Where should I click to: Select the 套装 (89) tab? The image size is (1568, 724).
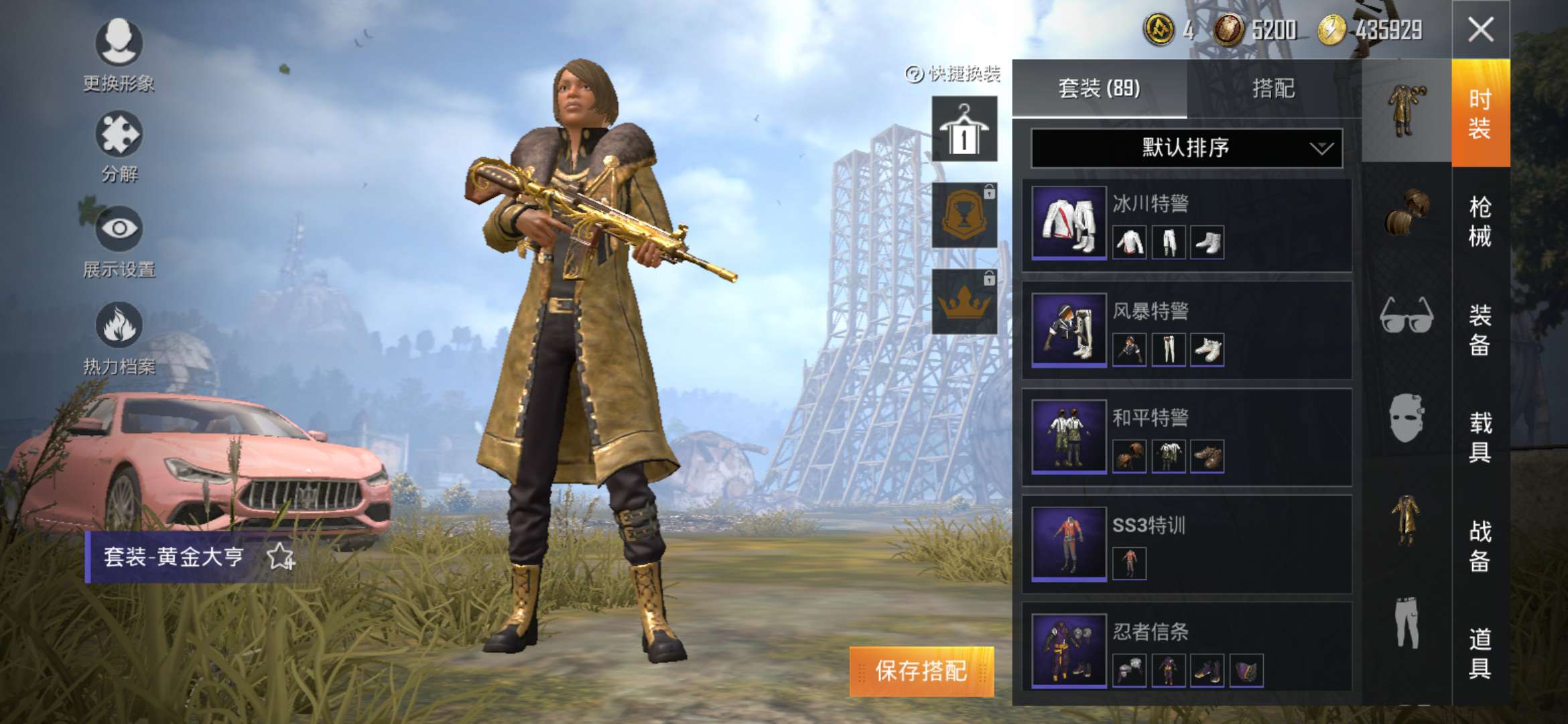tap(1099, 88)
